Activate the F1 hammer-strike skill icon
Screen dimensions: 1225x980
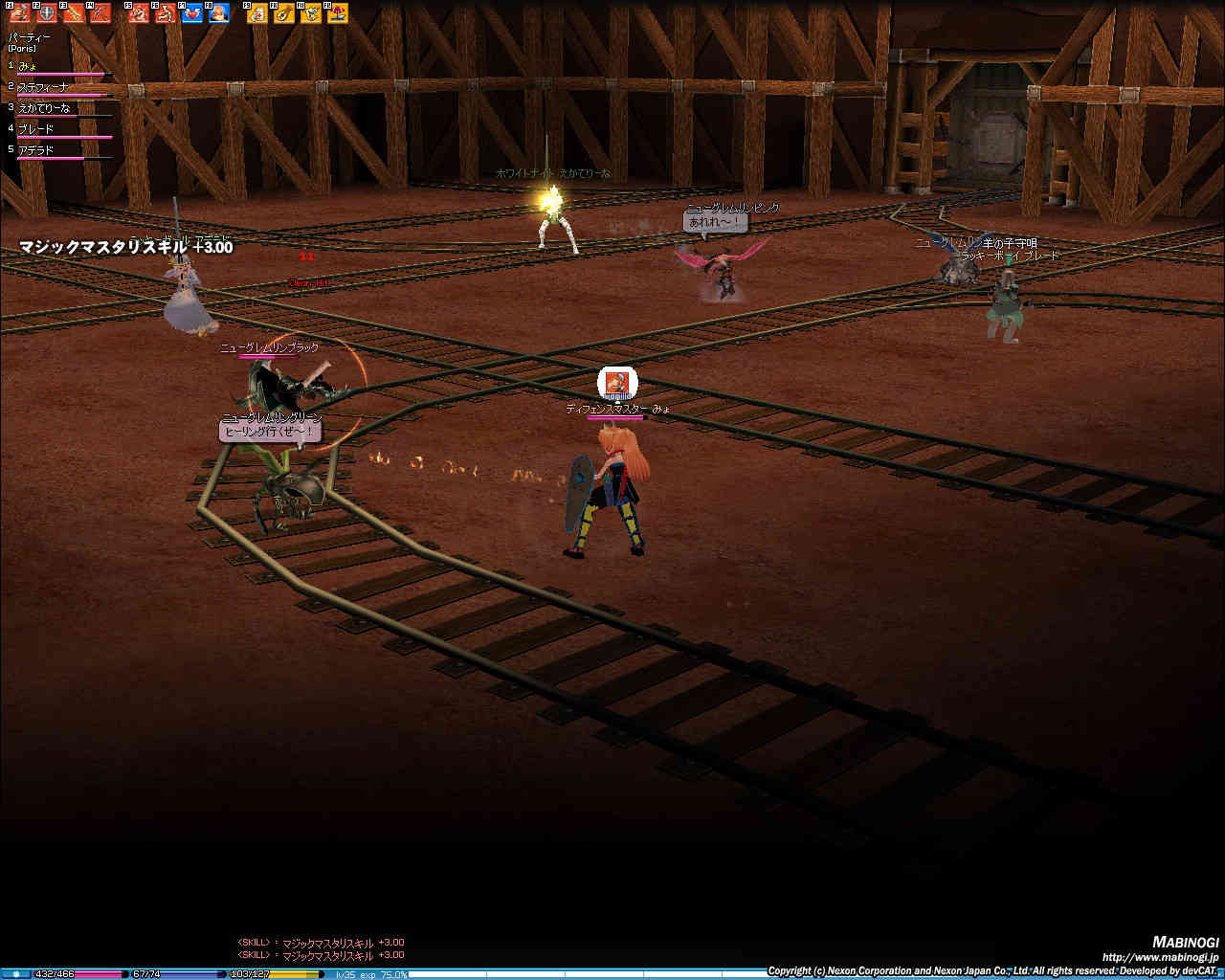tap(19, 13)
